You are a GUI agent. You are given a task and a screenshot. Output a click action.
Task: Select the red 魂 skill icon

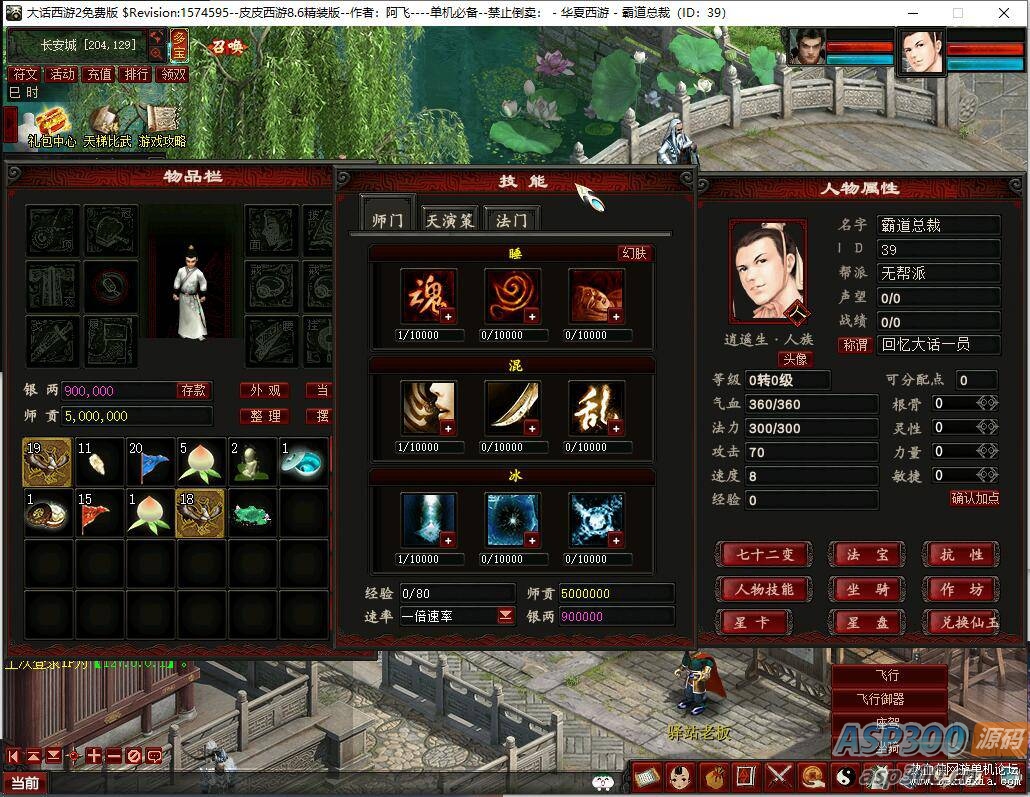[x=429, y=296]
